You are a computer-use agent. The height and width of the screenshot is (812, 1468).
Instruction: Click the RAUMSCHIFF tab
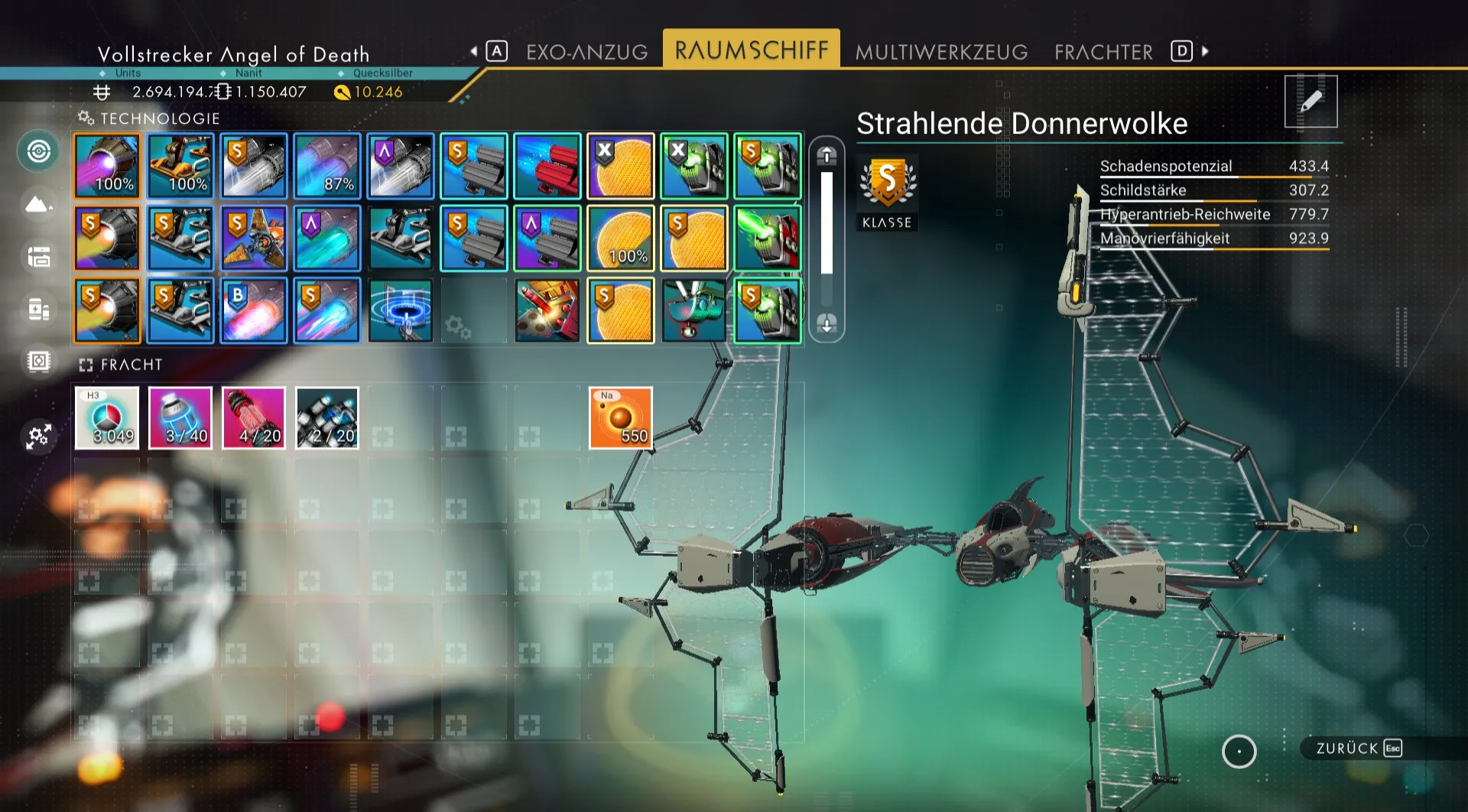click(x=751, y=50)
